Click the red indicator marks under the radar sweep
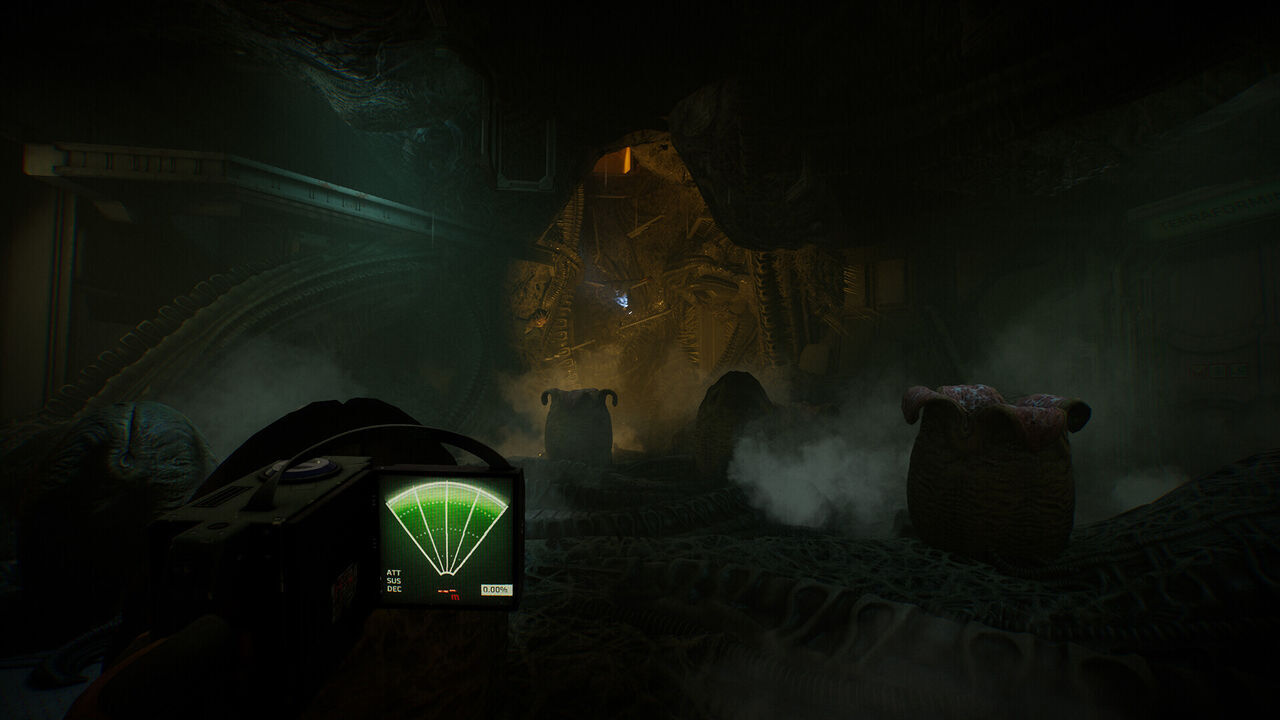 point(446,591)
